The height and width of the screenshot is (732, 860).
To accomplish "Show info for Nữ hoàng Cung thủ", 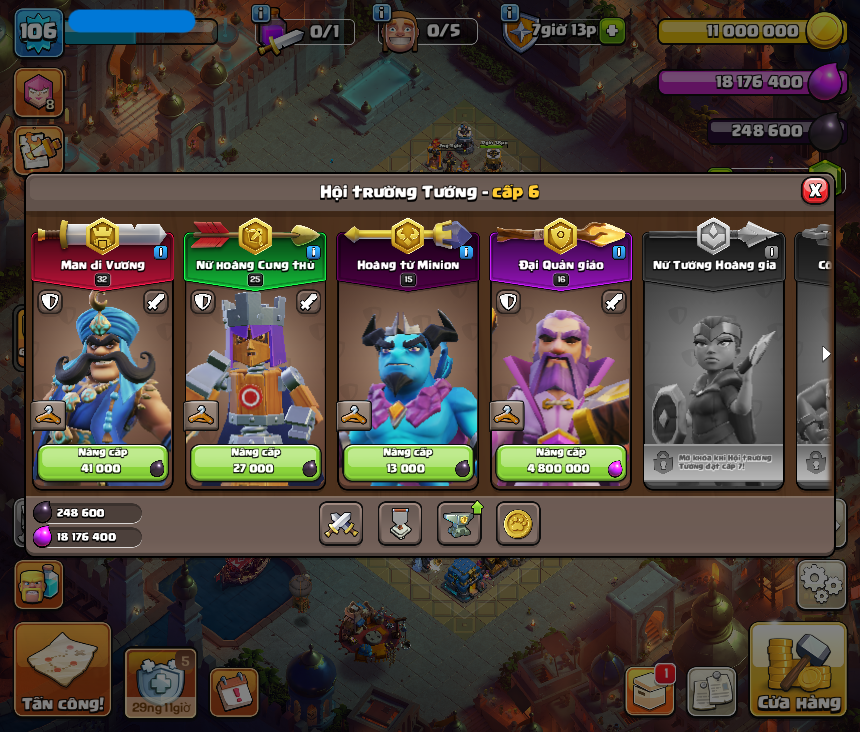I will coord(313,252).
